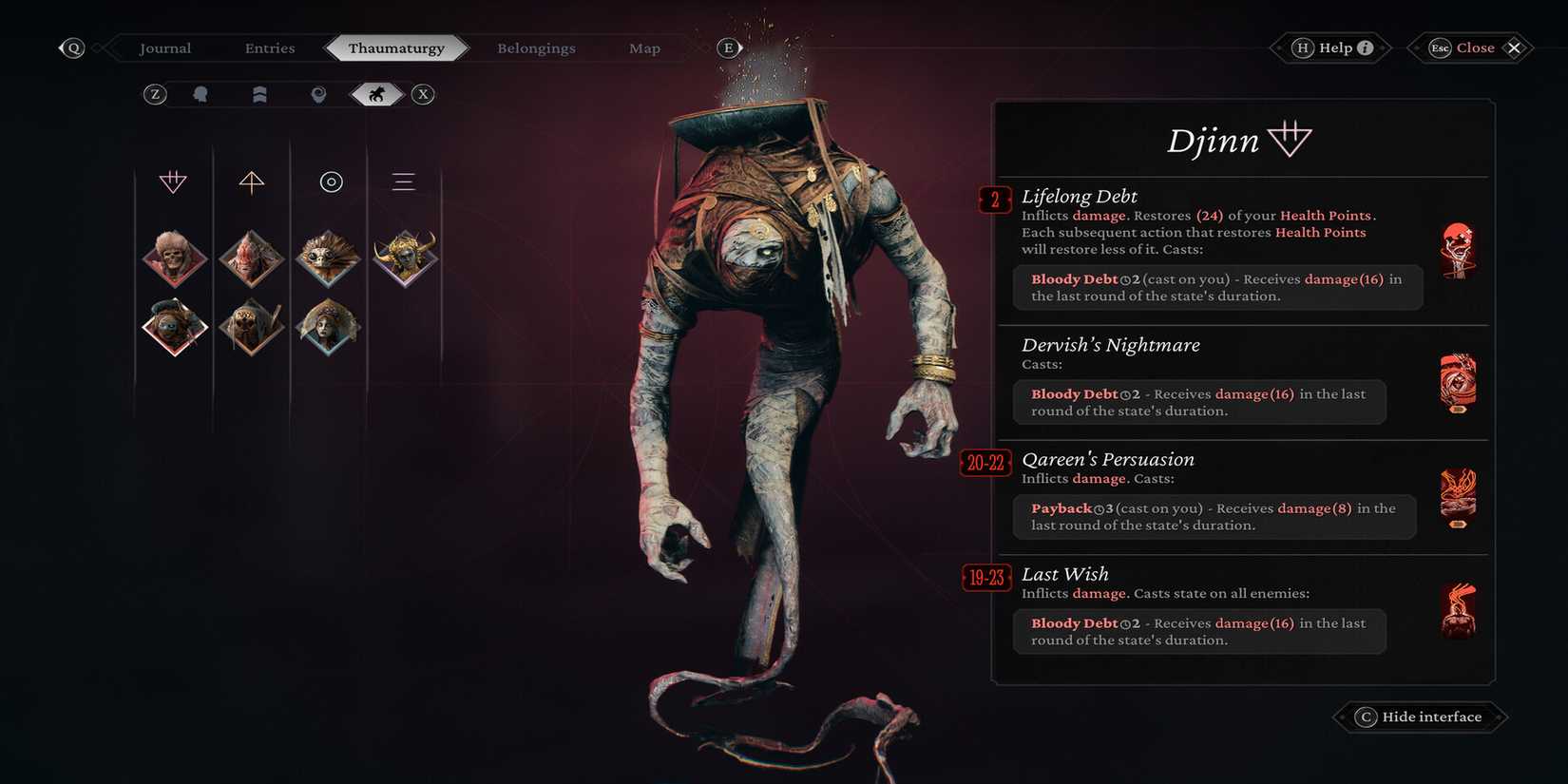Select the arrow rune column icon
1568x784 pixels.
251,182
